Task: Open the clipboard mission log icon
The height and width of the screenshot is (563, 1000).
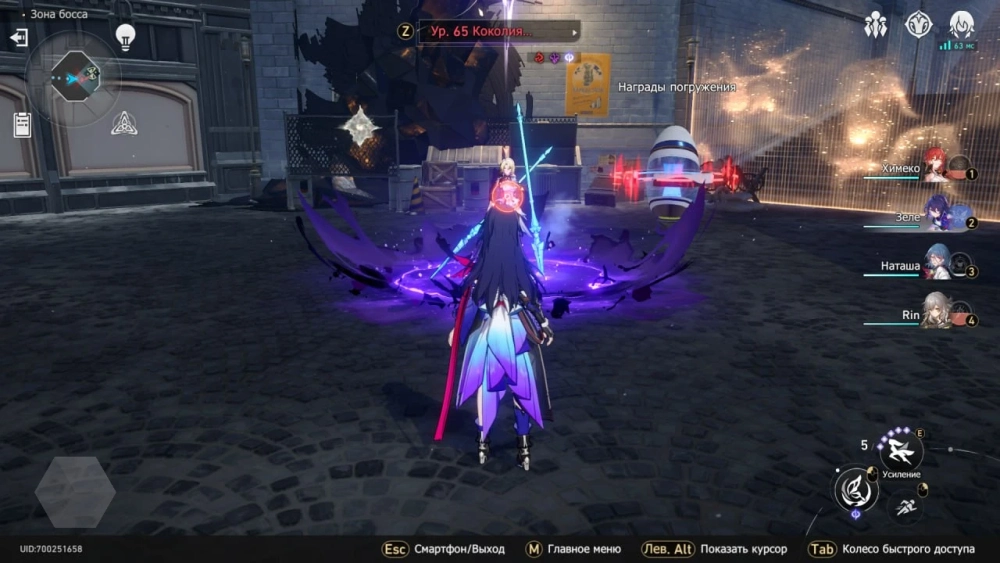Action: pos(22,124)
